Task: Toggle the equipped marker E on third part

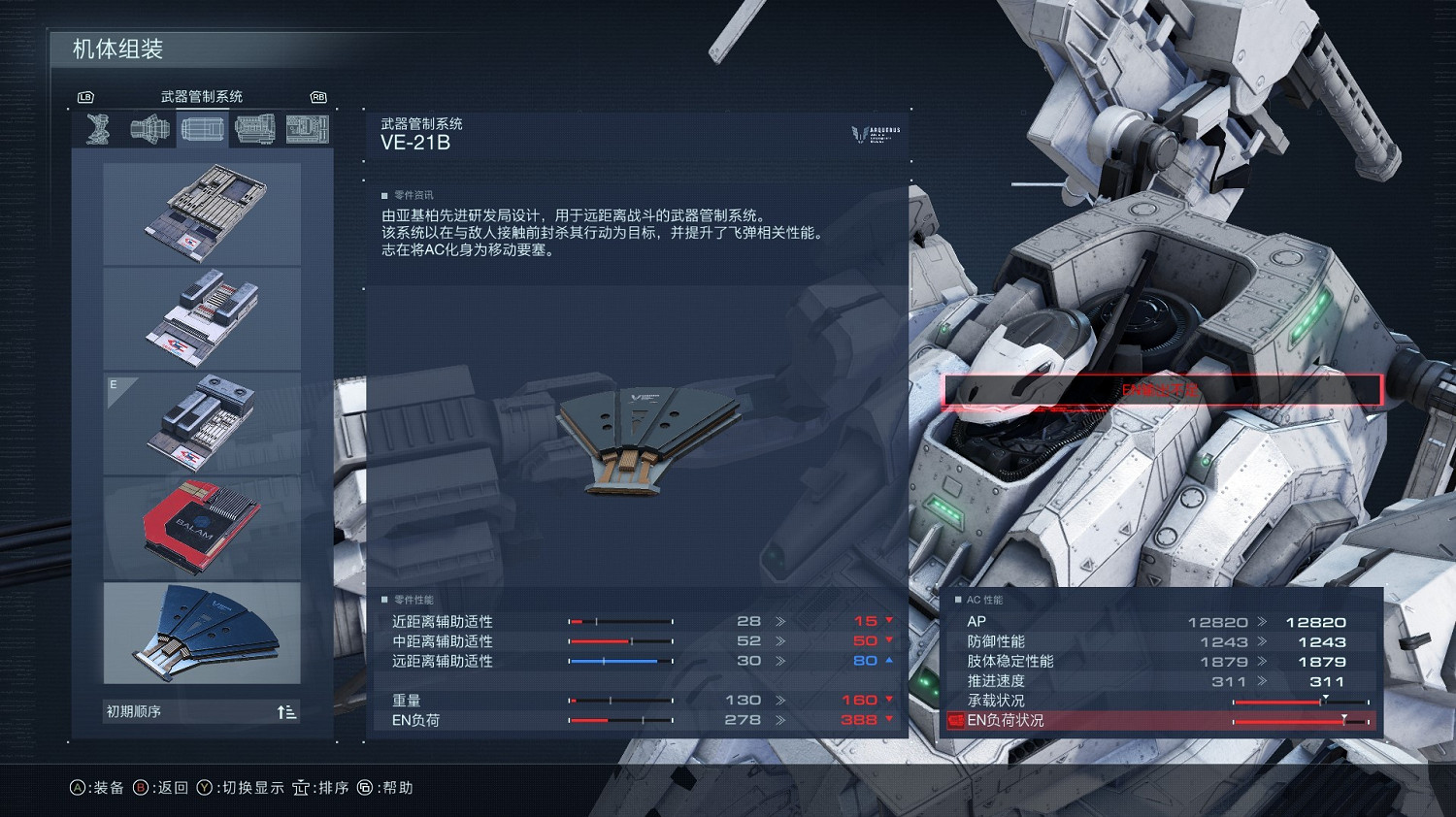Action: click(114, 384)
